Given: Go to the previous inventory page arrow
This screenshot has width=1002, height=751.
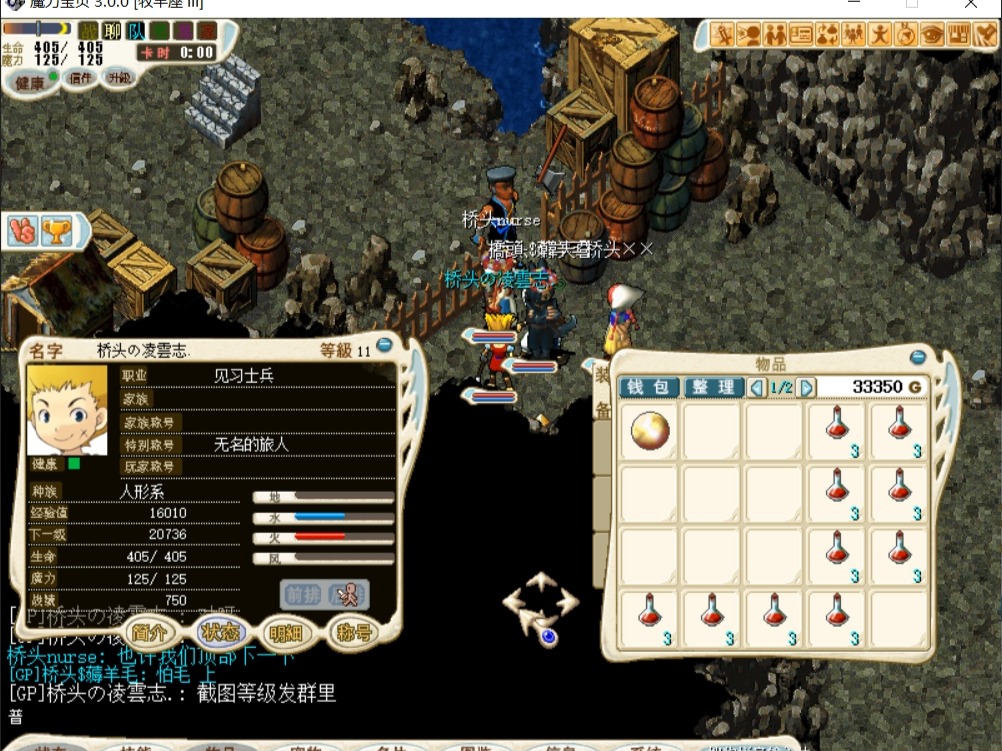Looking at the screenshot, I should [757, 387].
